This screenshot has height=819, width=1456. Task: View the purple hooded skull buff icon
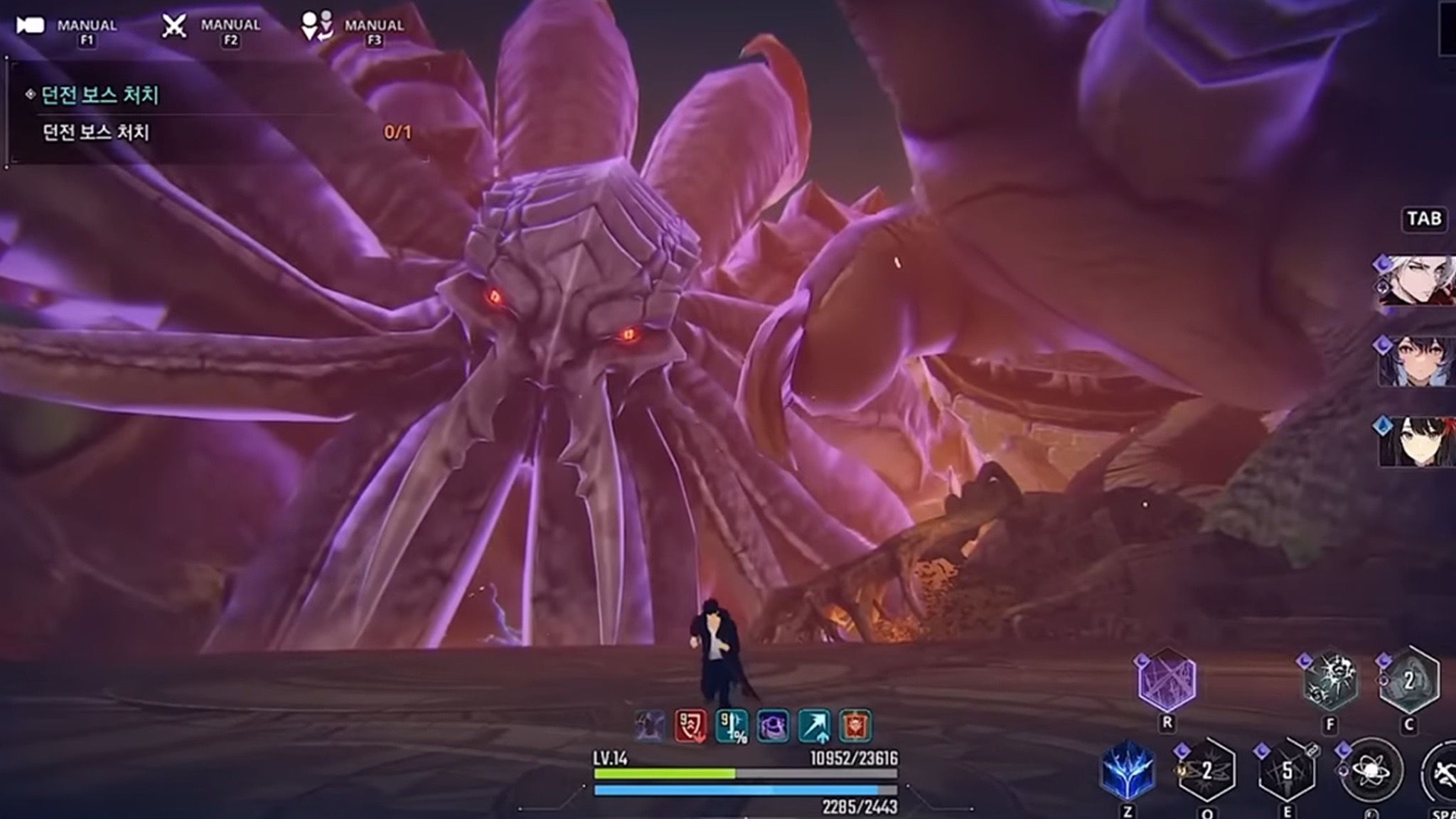point(773,727)
